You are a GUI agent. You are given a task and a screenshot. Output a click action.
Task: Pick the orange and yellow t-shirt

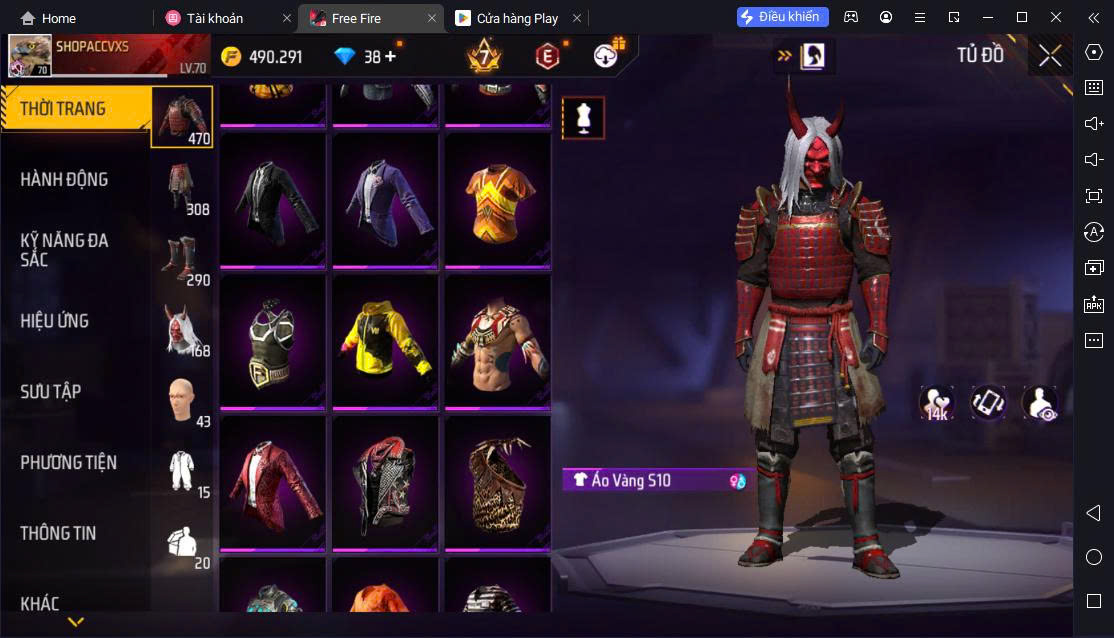tap(497, 199)
